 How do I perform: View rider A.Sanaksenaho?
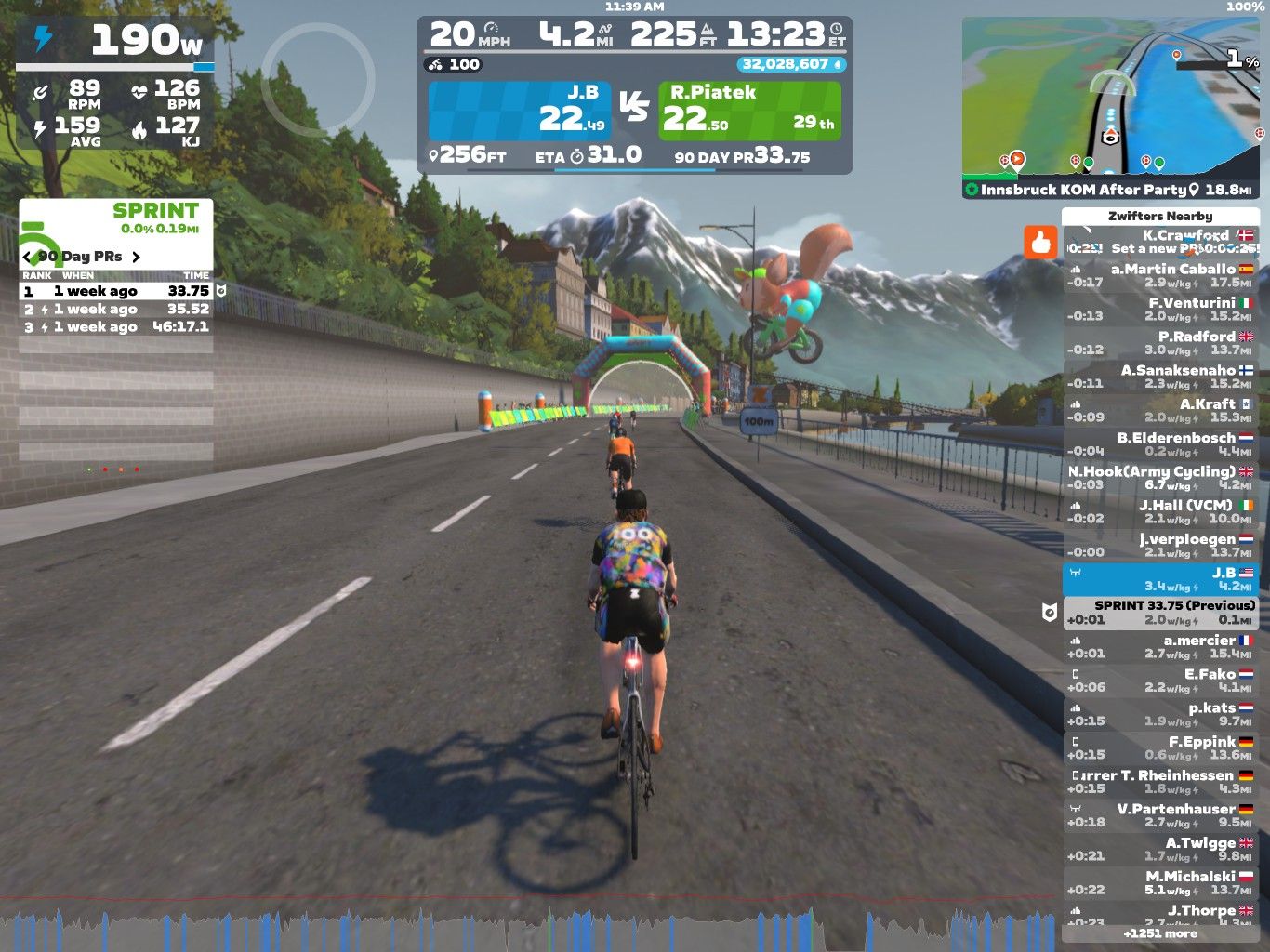(1159, 377)
